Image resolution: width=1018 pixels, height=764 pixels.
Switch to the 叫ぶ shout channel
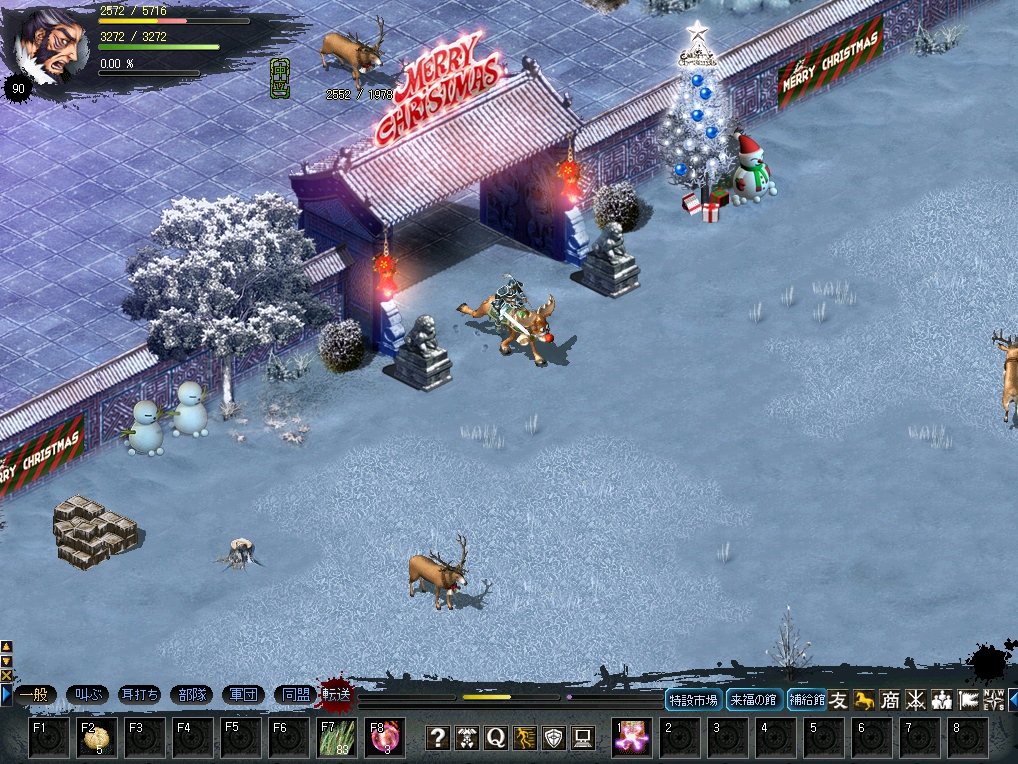click(x=87, y=694)
